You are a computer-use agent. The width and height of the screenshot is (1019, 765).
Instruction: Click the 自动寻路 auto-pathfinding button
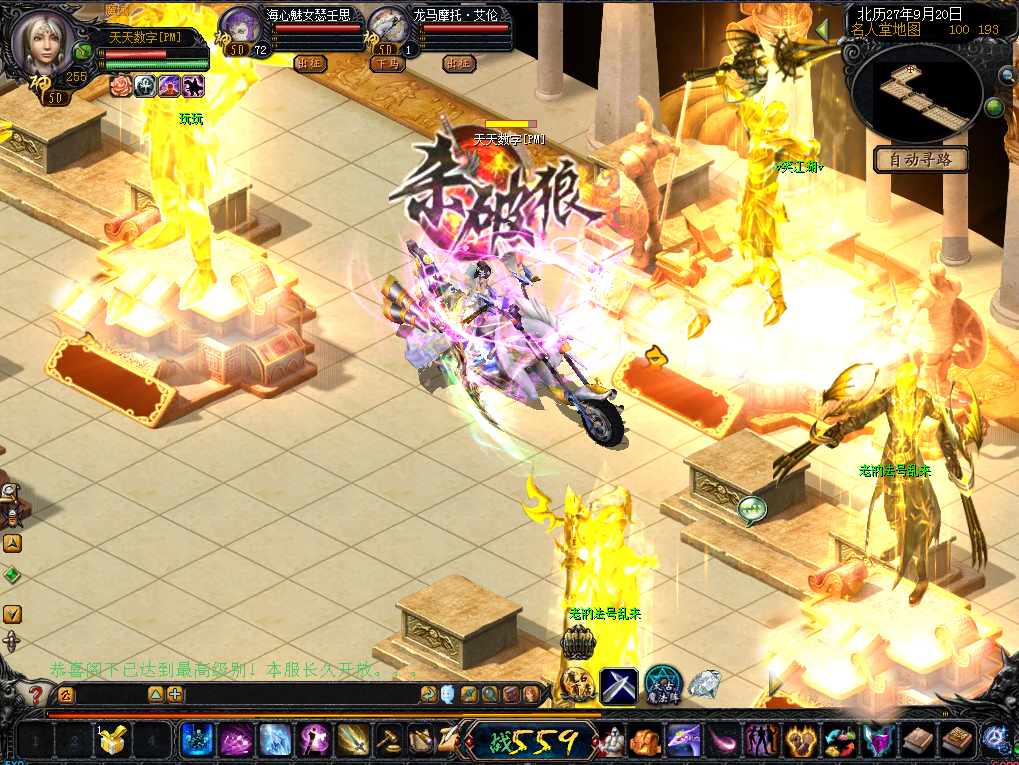pyautogui.click(x=921, y=160)
